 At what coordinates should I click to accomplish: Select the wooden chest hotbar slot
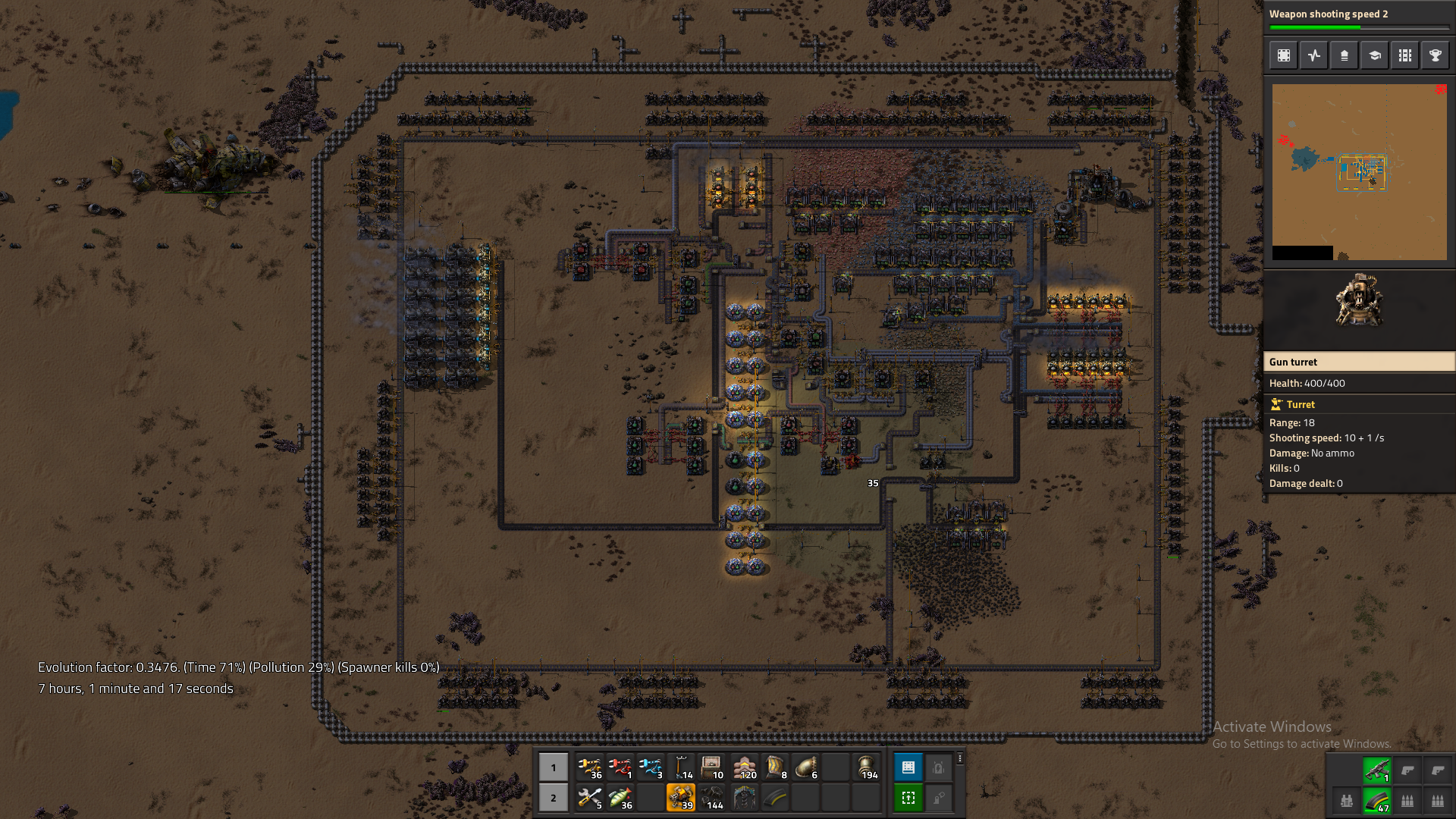coord(711,767)
